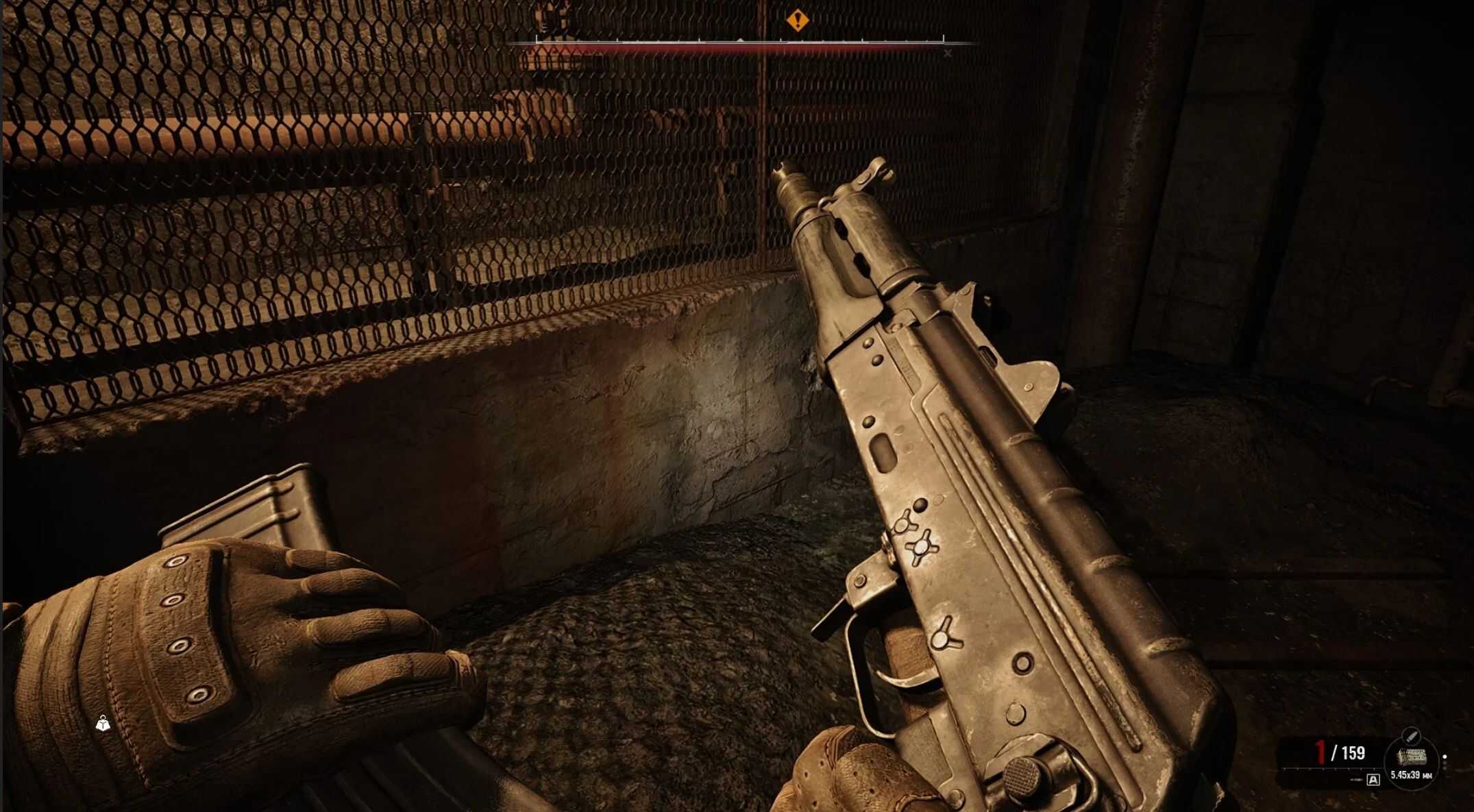Click the compass strip at the top
Viewport: 1474px width, 812px height.
(x=740, y=42)
